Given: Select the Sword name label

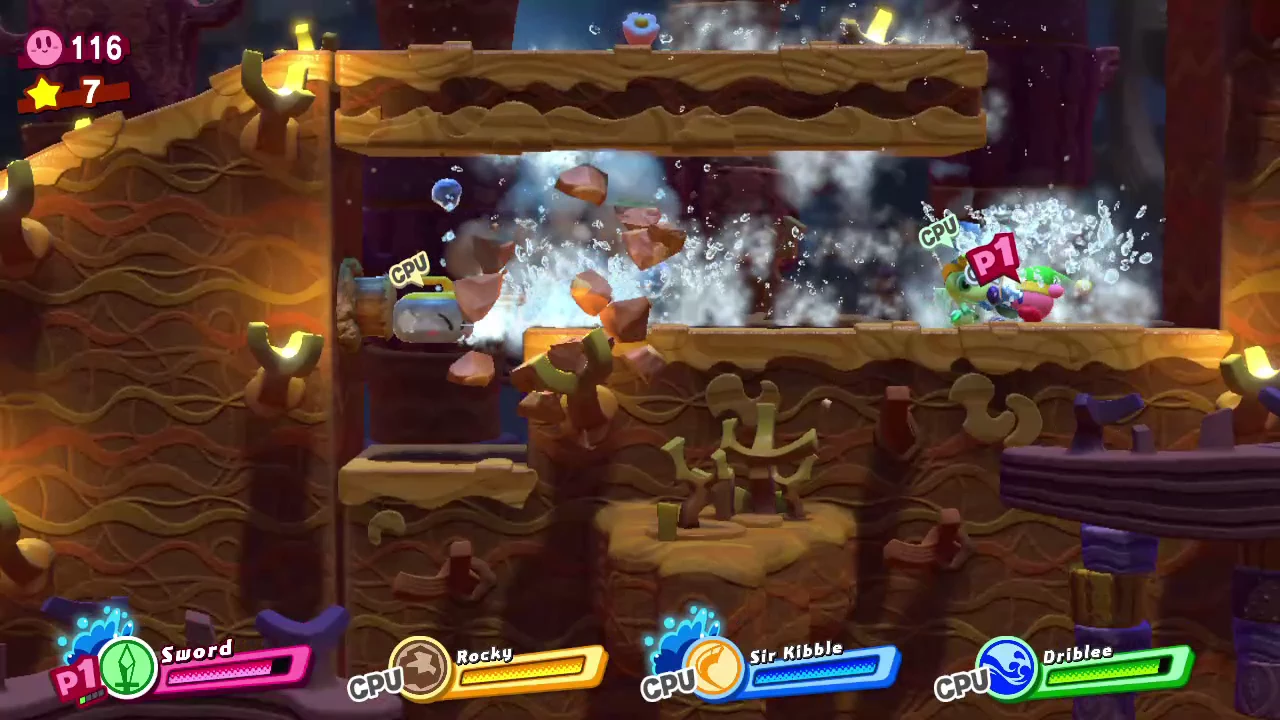Looking at the screenshot, I should (x=197, y=651).
